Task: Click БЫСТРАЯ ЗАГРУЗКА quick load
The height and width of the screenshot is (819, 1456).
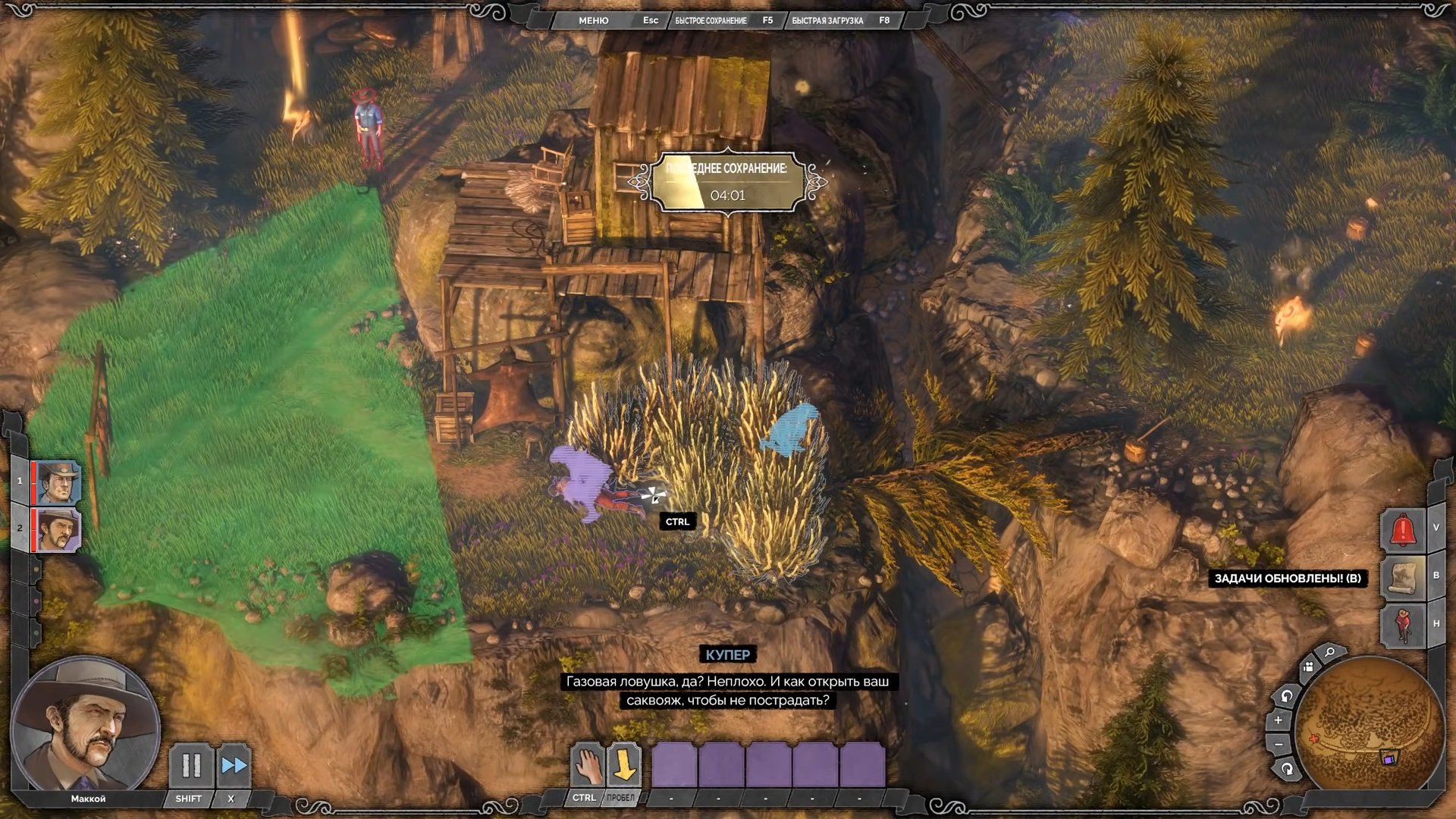Action: point(827,20)
